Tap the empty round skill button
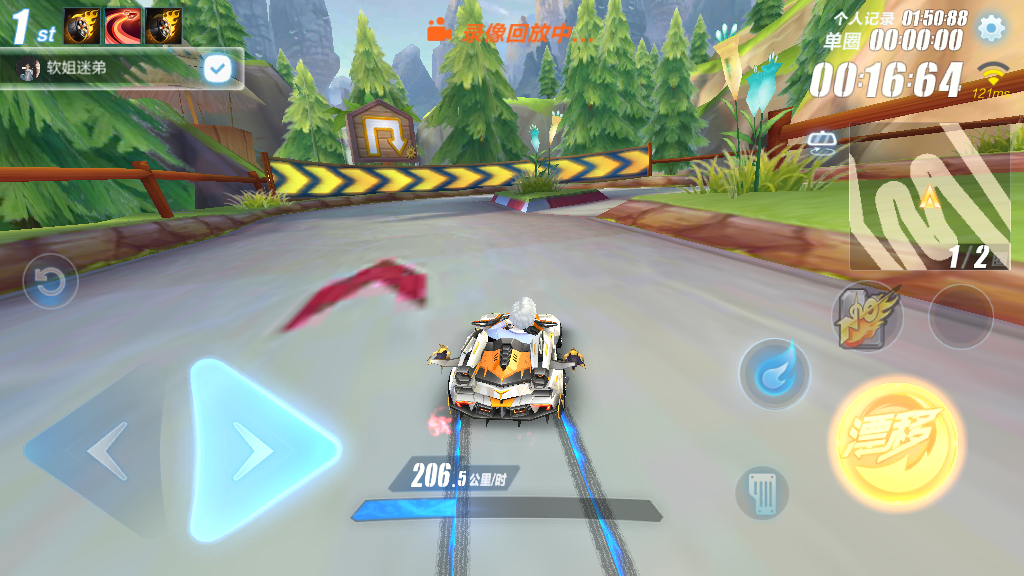1024x576 pixels. click(960, 316)
